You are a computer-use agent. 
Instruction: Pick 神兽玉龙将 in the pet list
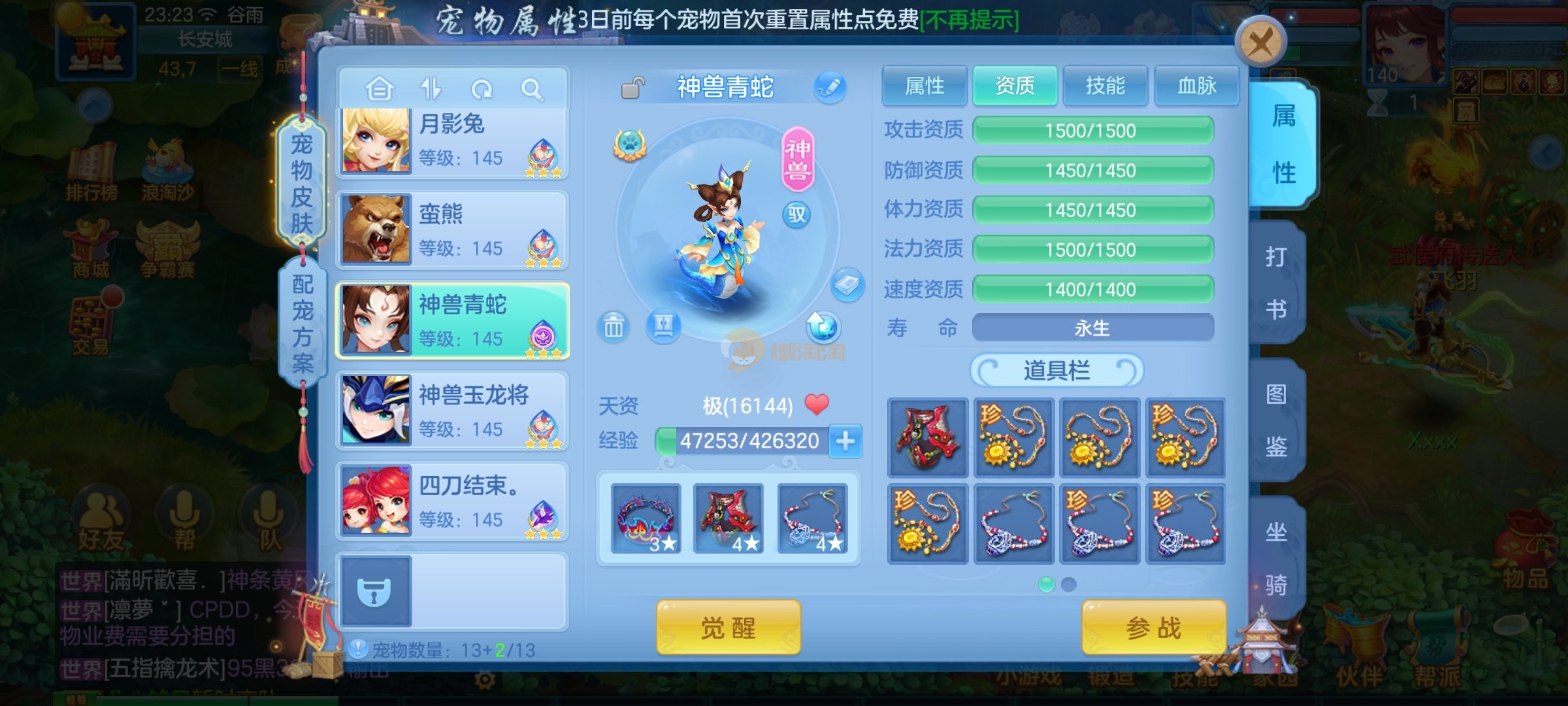[452, 412]
